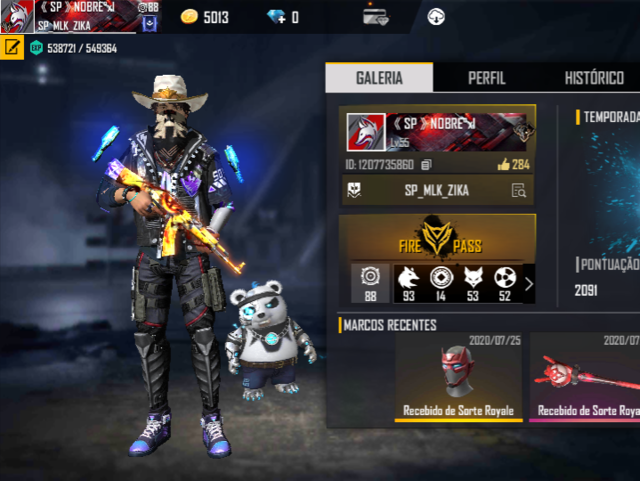Select the wolf badge numbered 93
This screenshot has width=640, height=481.
(x=408, y=284)
